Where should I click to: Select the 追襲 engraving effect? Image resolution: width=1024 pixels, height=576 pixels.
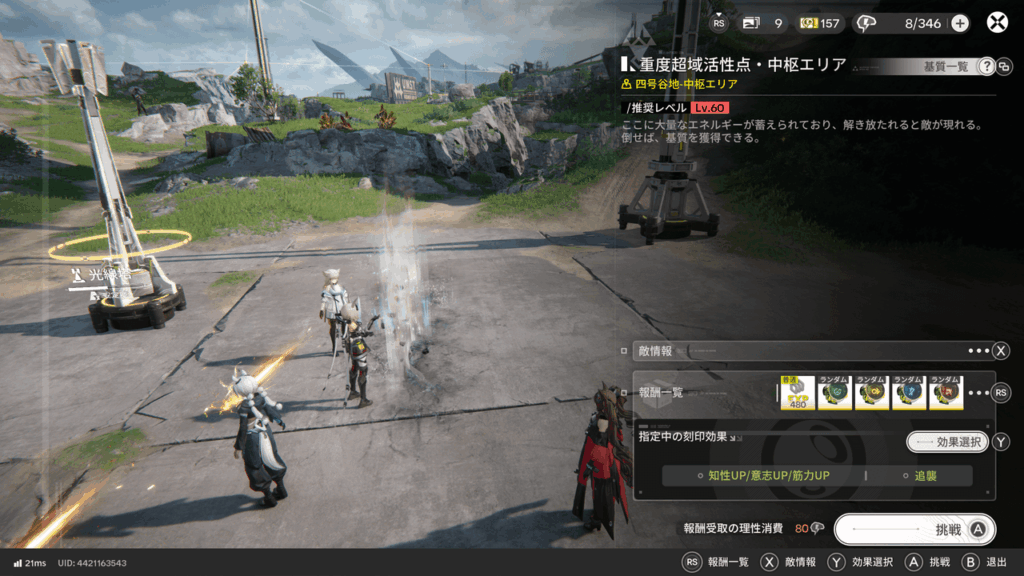point(925,476)
